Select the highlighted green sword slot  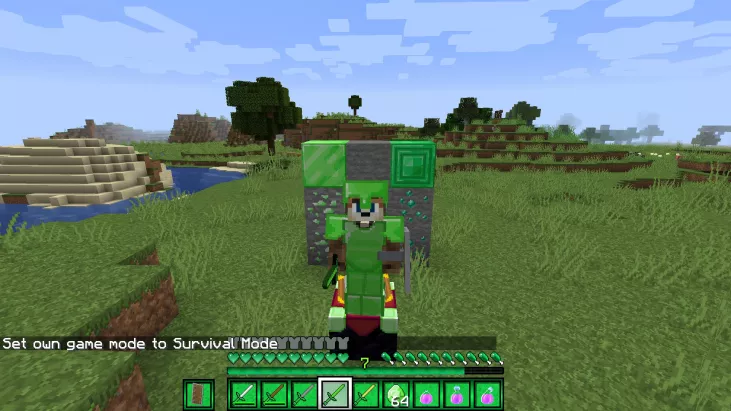pos(334,395)
